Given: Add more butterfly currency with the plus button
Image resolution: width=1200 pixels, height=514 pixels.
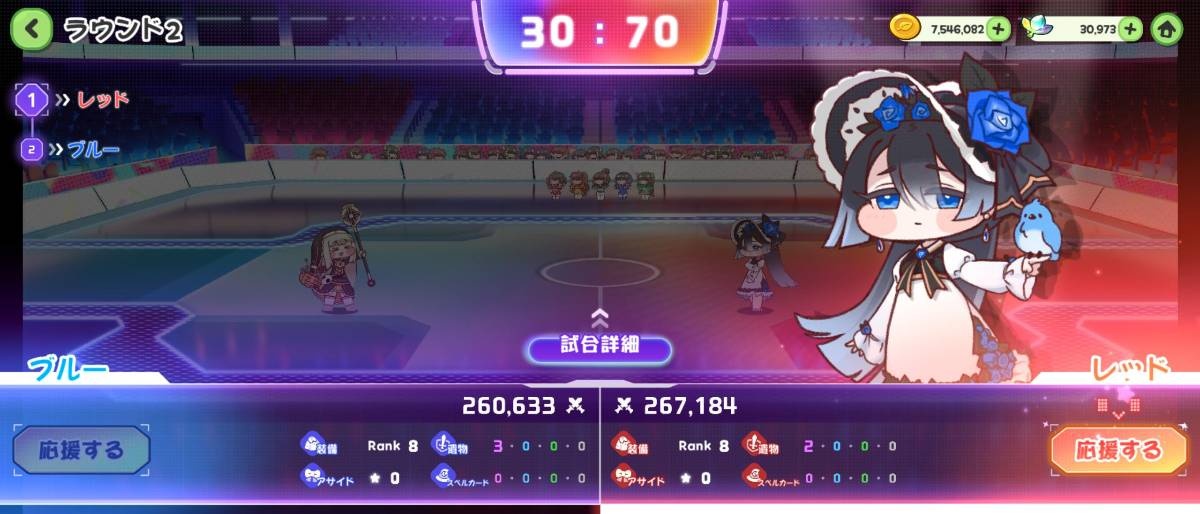Looking at the screenshot, I should click(1132, 29).
